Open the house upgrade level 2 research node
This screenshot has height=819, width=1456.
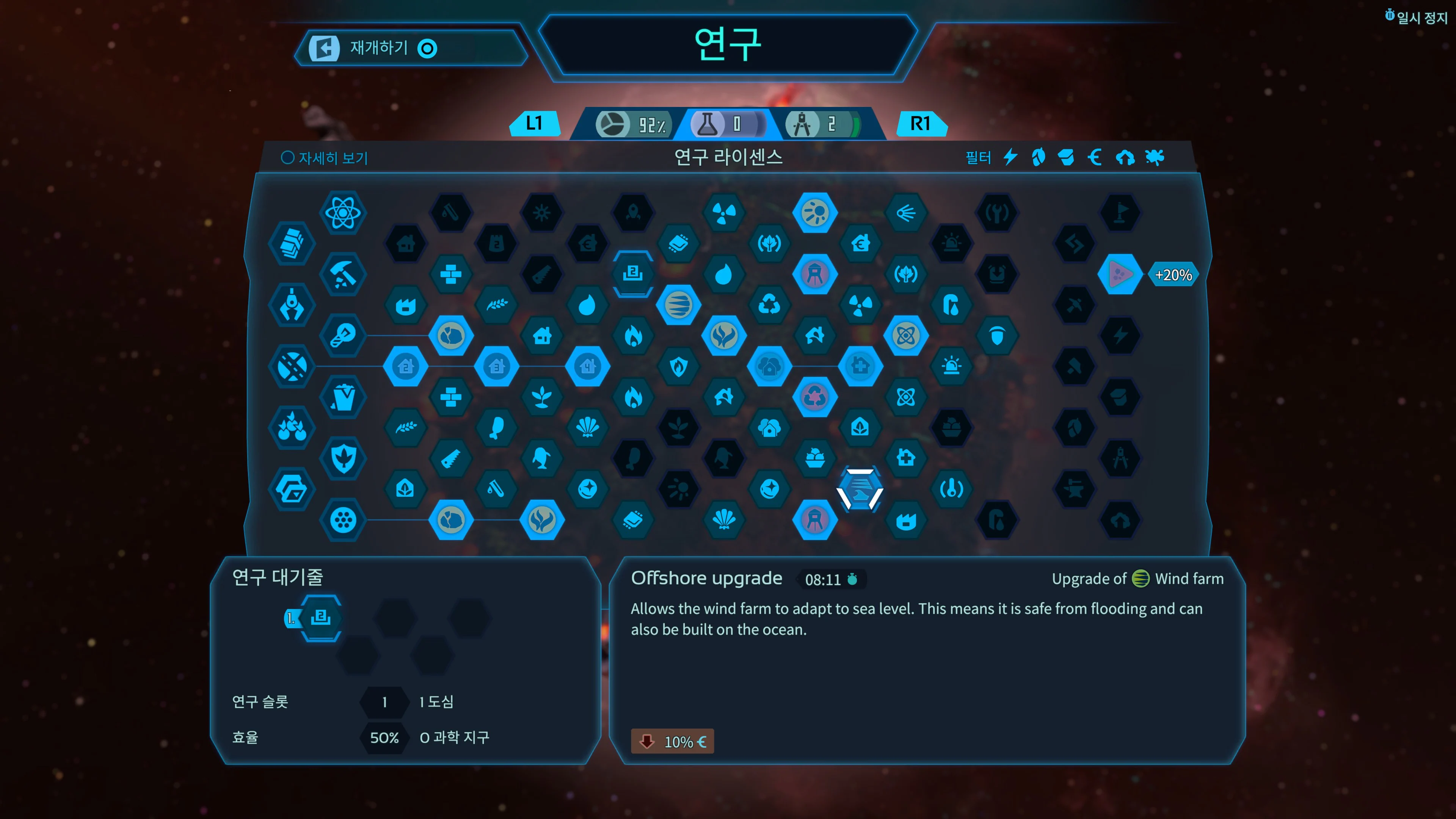406,366
